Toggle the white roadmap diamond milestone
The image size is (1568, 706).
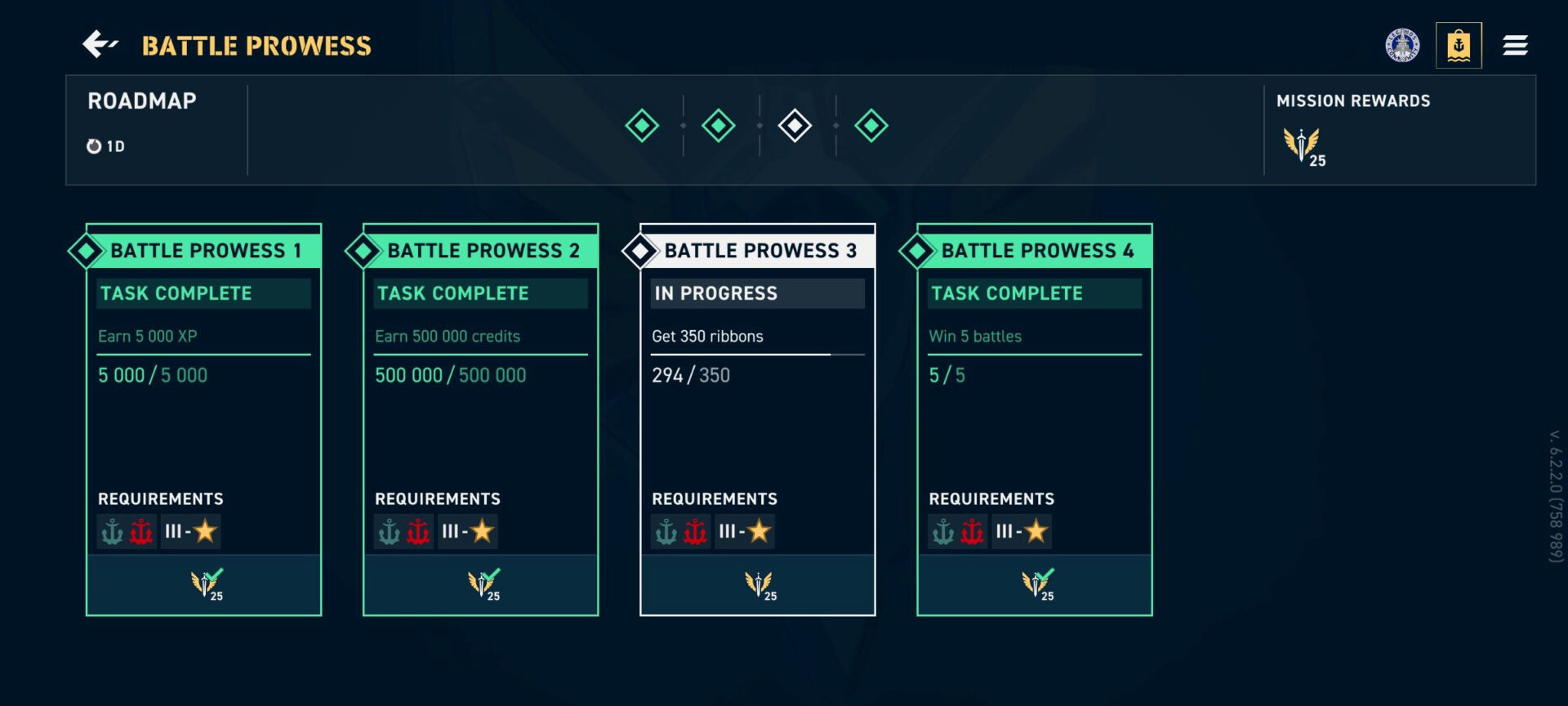pos(796,126)
